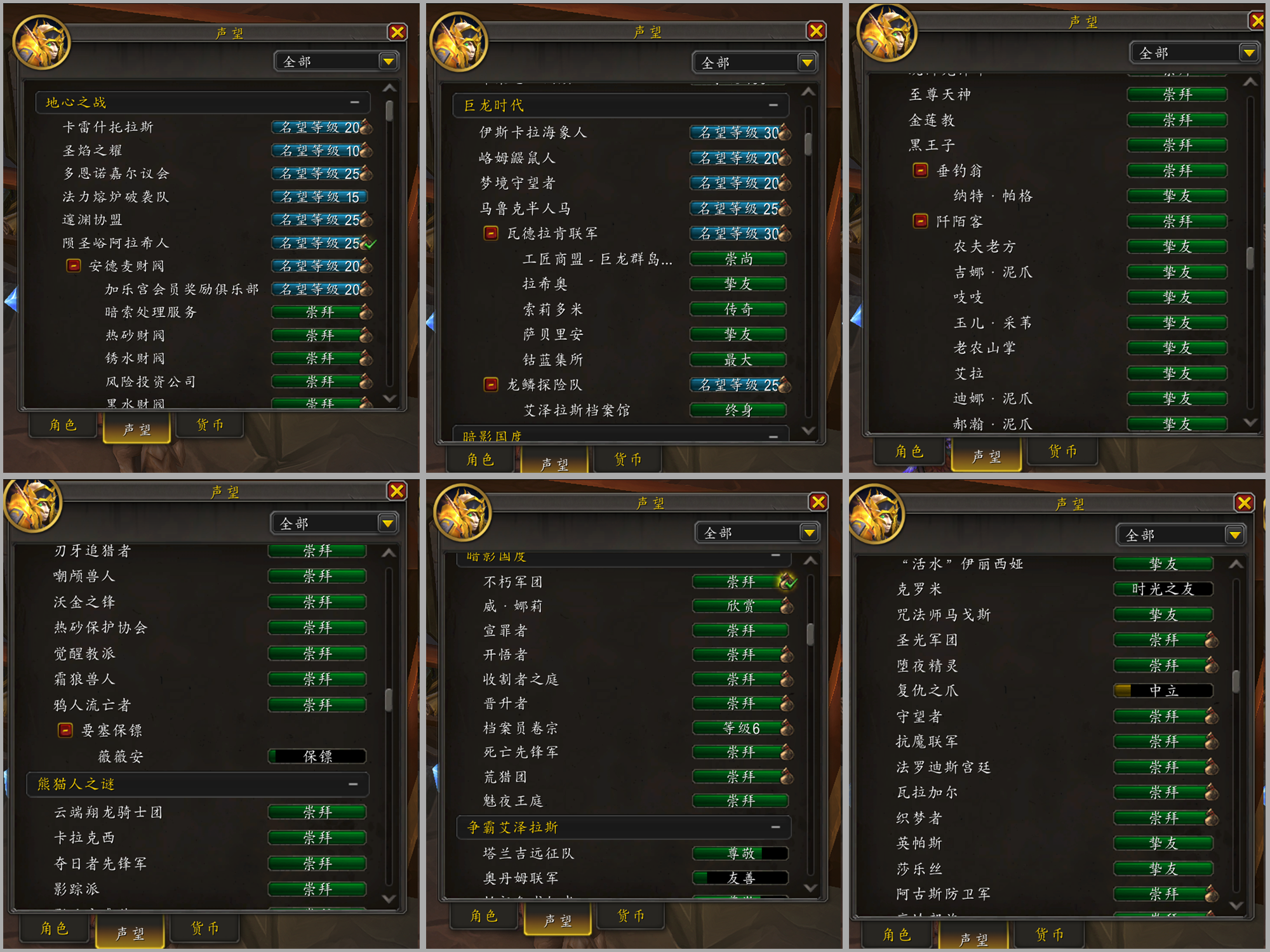Image resolution: width=1270 pixels, height=952 pixels.
Task: Collapse the 安德麦财阀 subfaction list
Action: point(73,265)
